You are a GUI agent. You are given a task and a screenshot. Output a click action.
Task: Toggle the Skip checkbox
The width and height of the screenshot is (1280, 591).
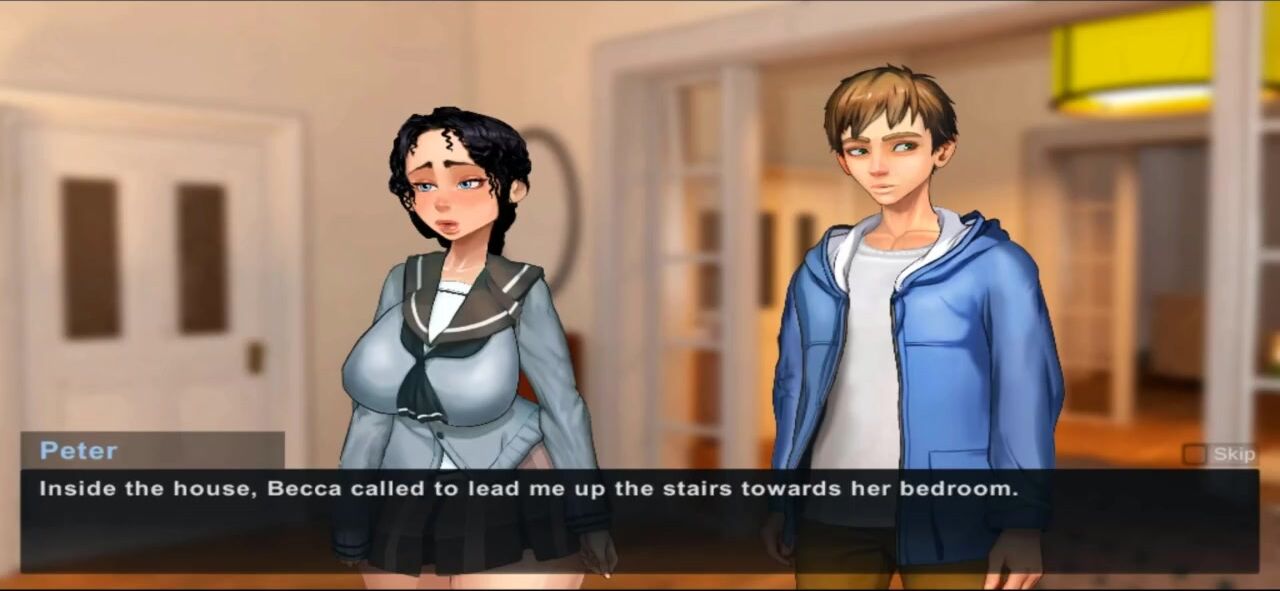pyautogui.click(x=1194, y=455)
